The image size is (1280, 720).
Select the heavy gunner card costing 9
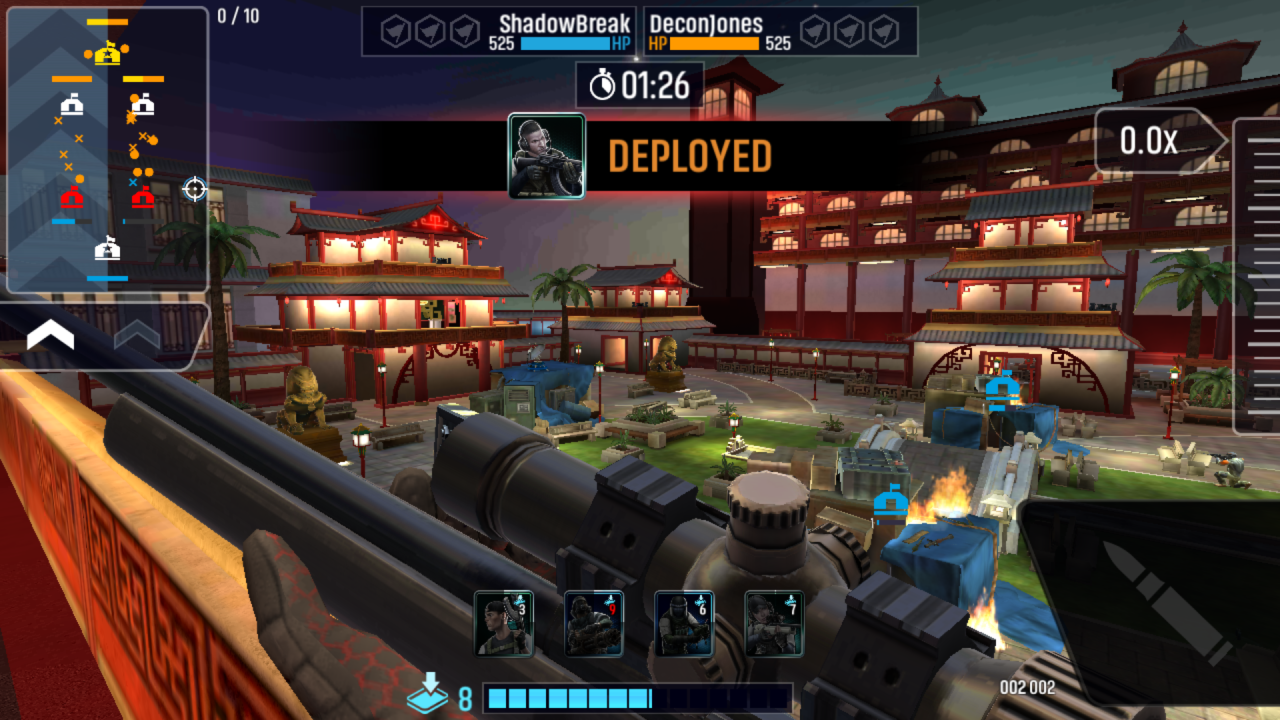click(593, 623)
